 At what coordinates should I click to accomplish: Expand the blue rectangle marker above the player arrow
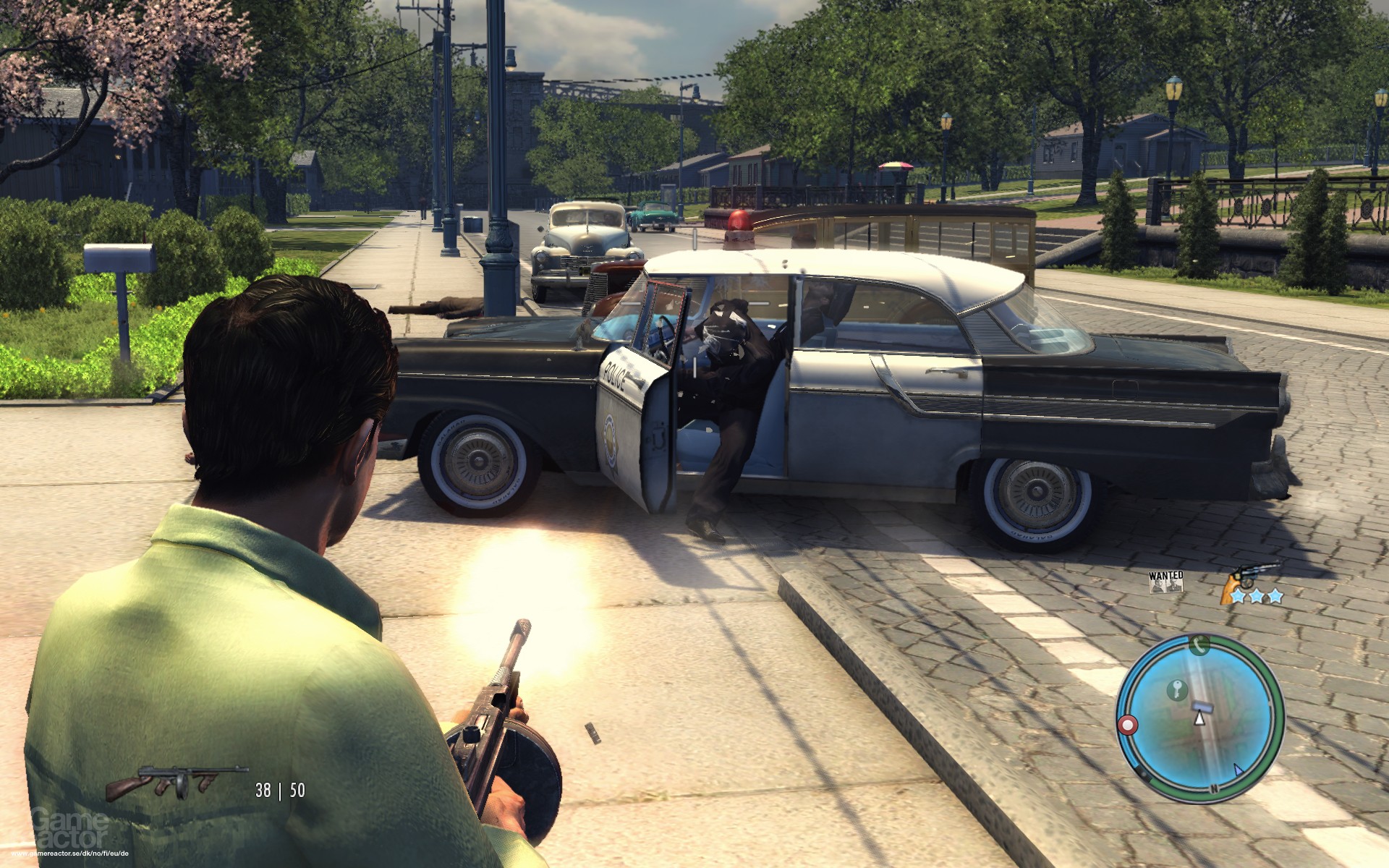(x=1202, y=706)
